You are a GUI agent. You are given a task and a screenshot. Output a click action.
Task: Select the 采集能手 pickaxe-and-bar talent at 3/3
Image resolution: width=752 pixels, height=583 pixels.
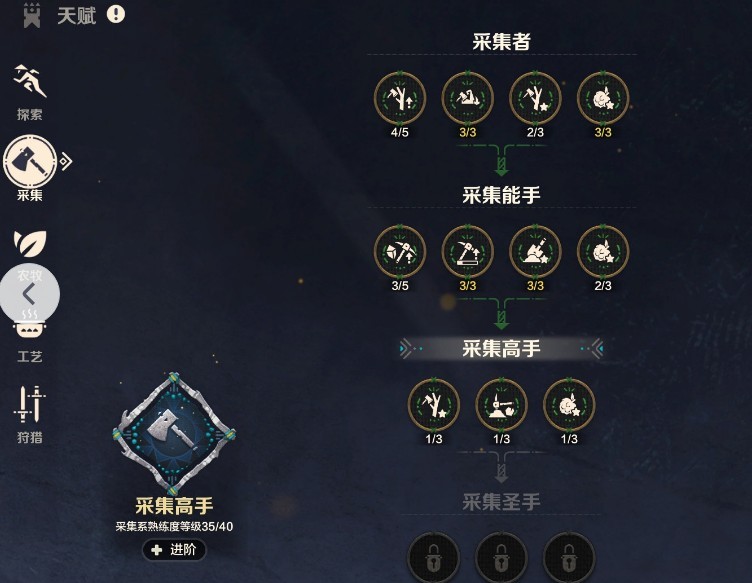point(467,251)
